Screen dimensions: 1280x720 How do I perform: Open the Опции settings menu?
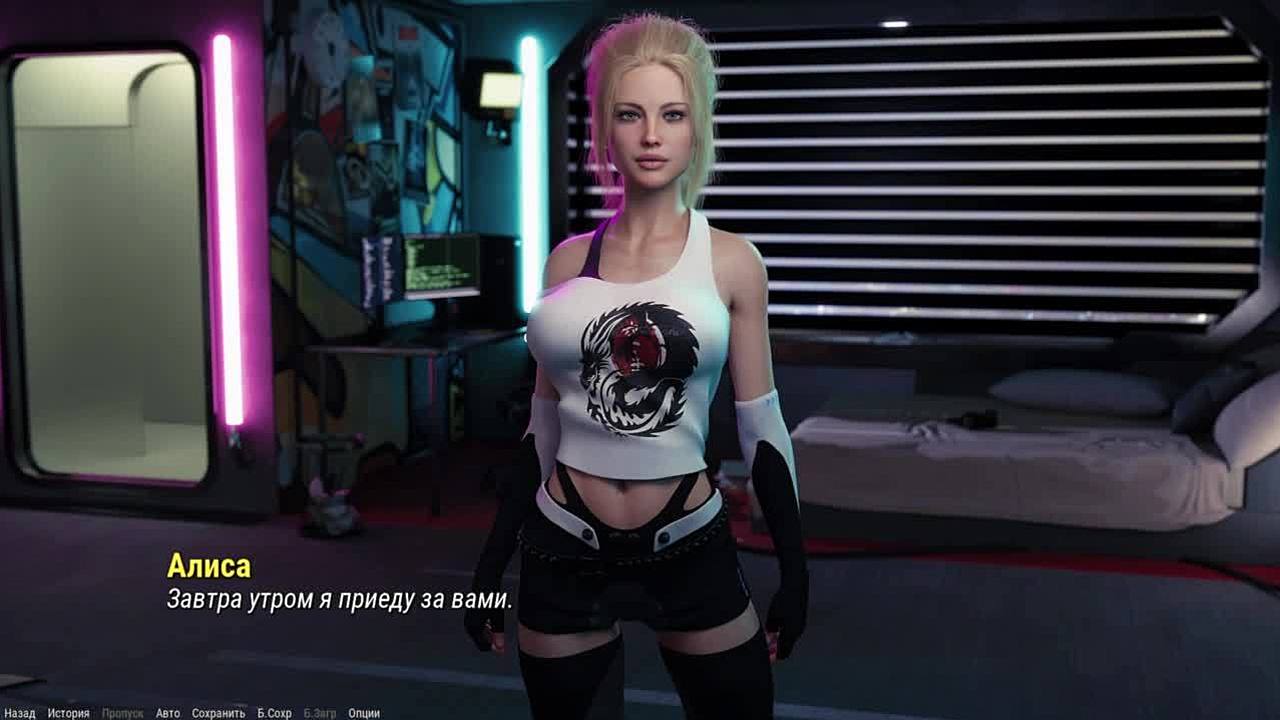tap(364, 713)
